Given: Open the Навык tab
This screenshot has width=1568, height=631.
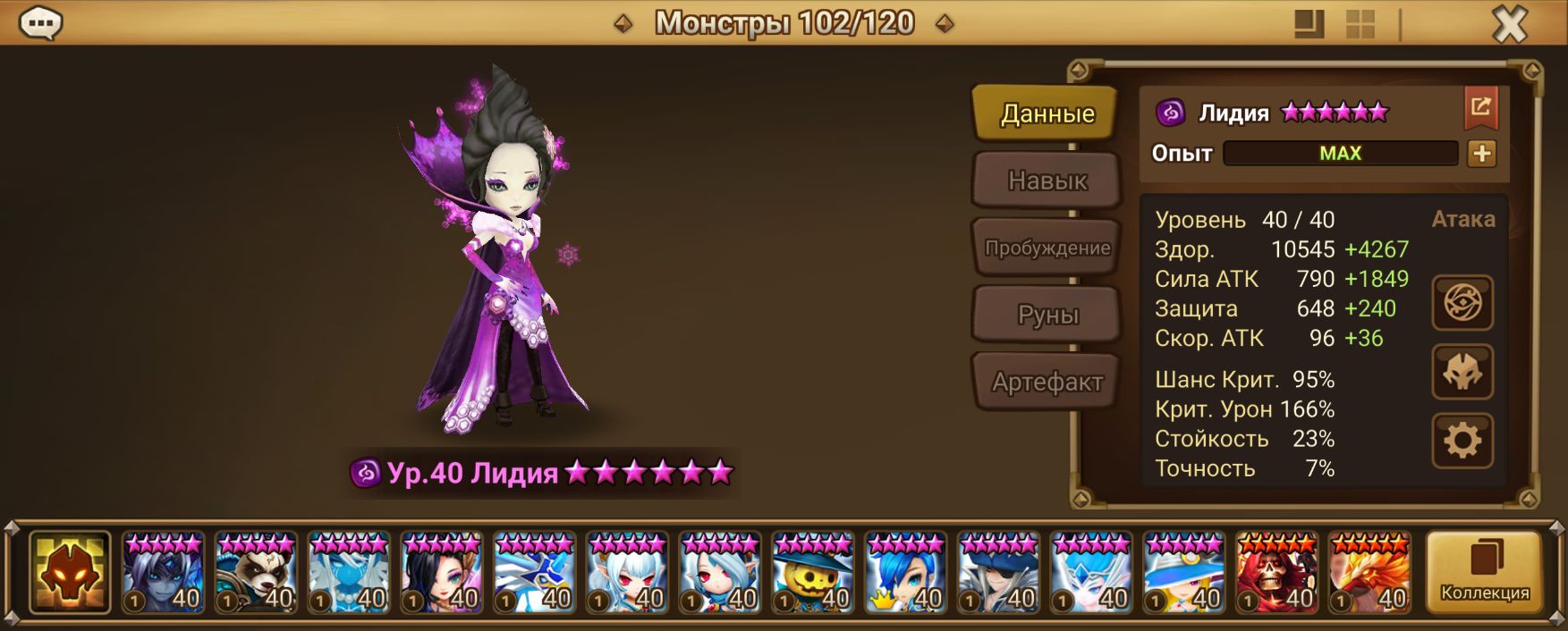Looking at the screenshot, I should (1047, 181).
